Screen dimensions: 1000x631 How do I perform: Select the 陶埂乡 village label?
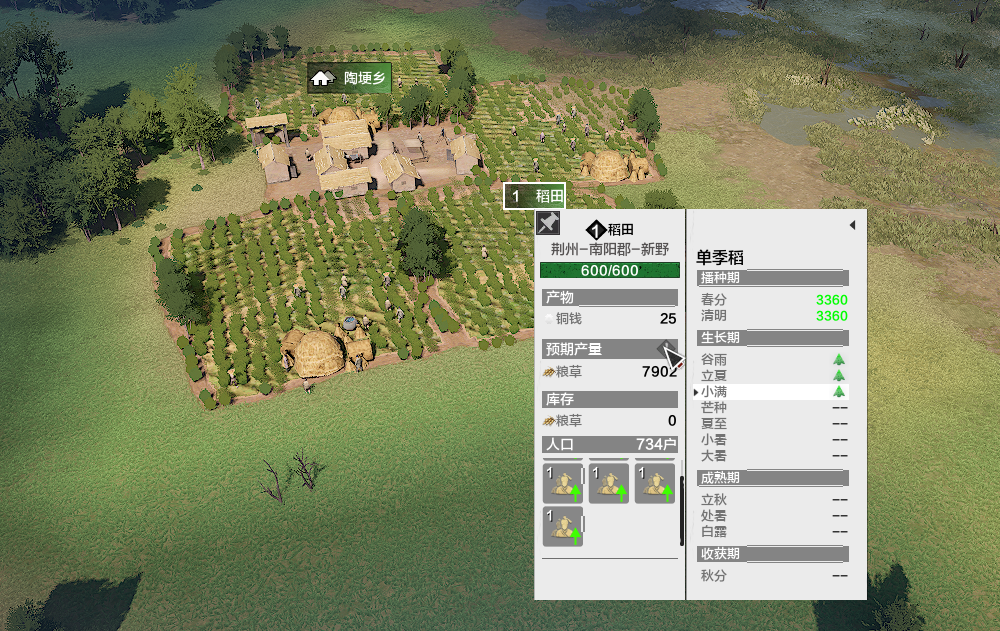coord(349,78)
